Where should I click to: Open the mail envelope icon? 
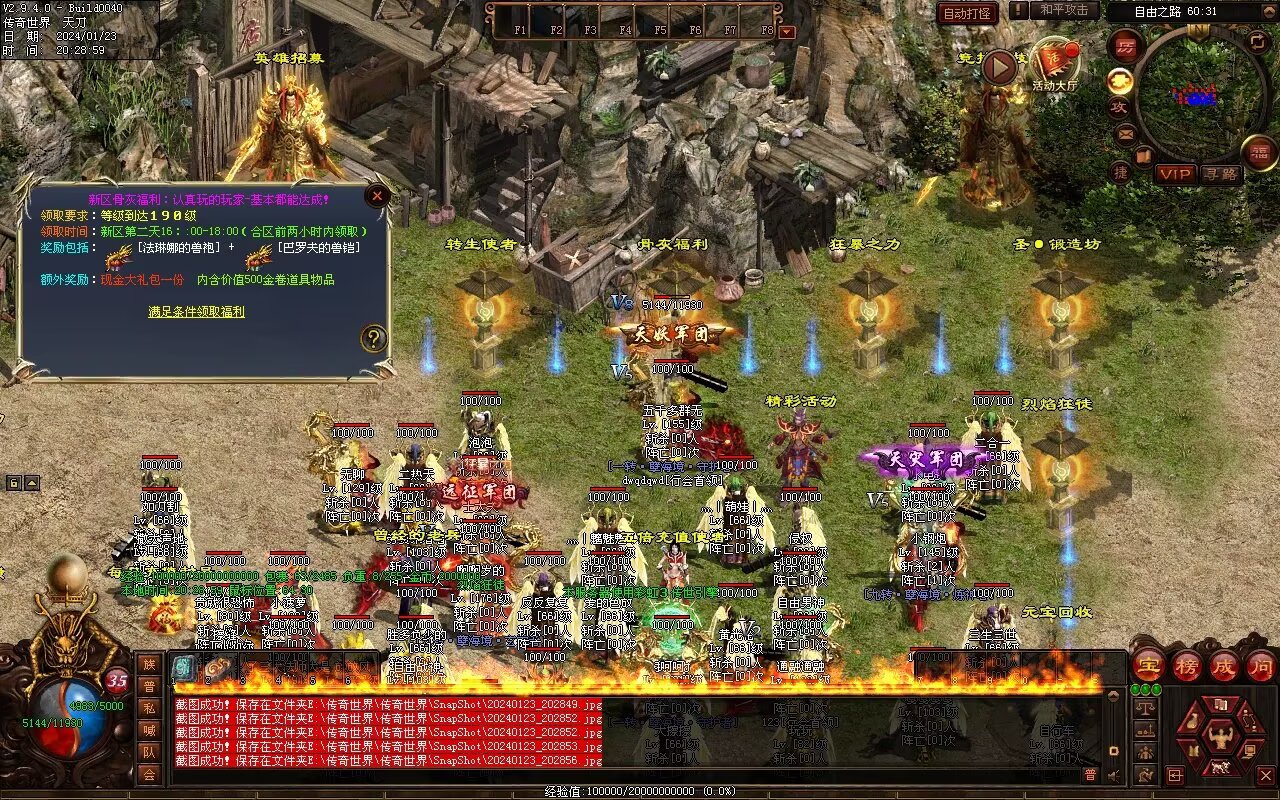point(1126,133)
